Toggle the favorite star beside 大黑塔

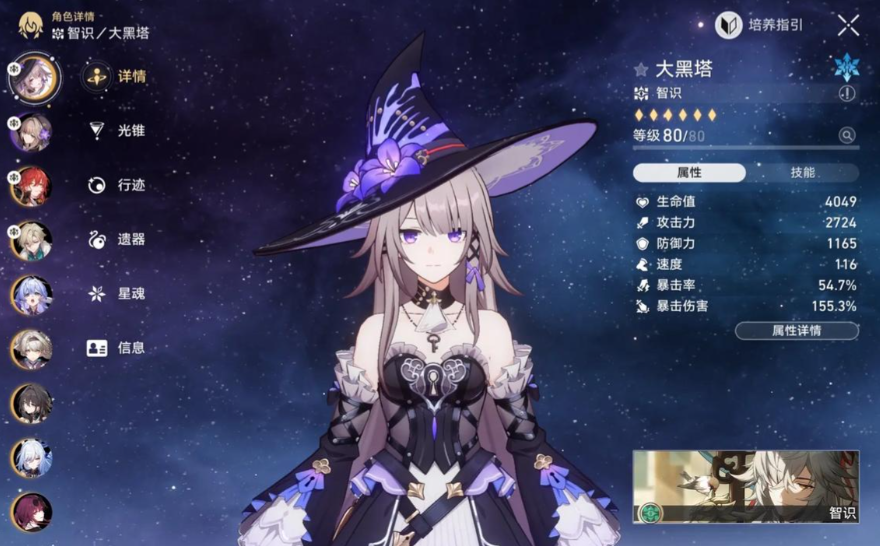[641, 69]
